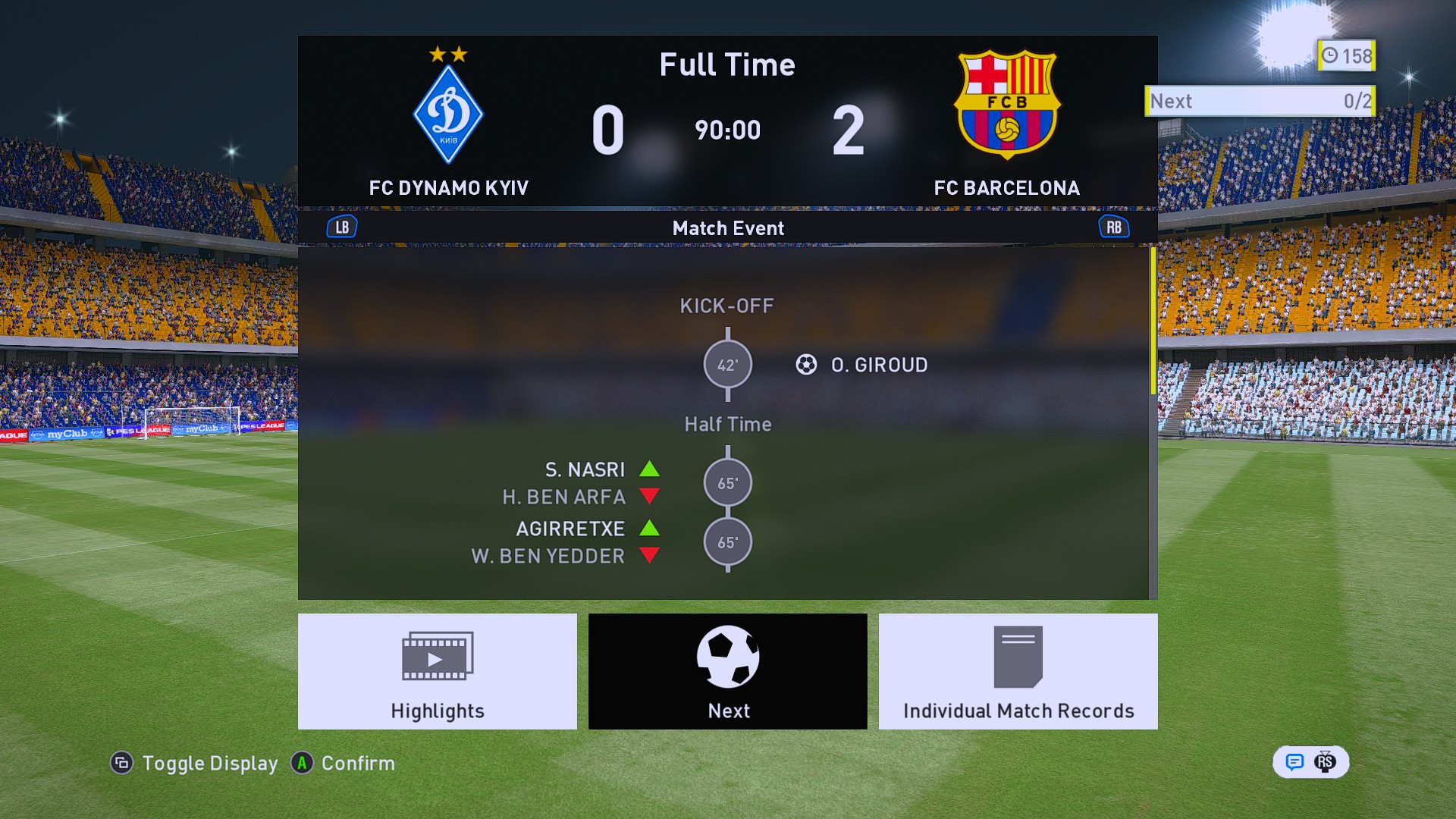The height and width of the screenshot is (819, 1456).
Task: Select the S. Nasri substitution event
Action: click(585, 470)
